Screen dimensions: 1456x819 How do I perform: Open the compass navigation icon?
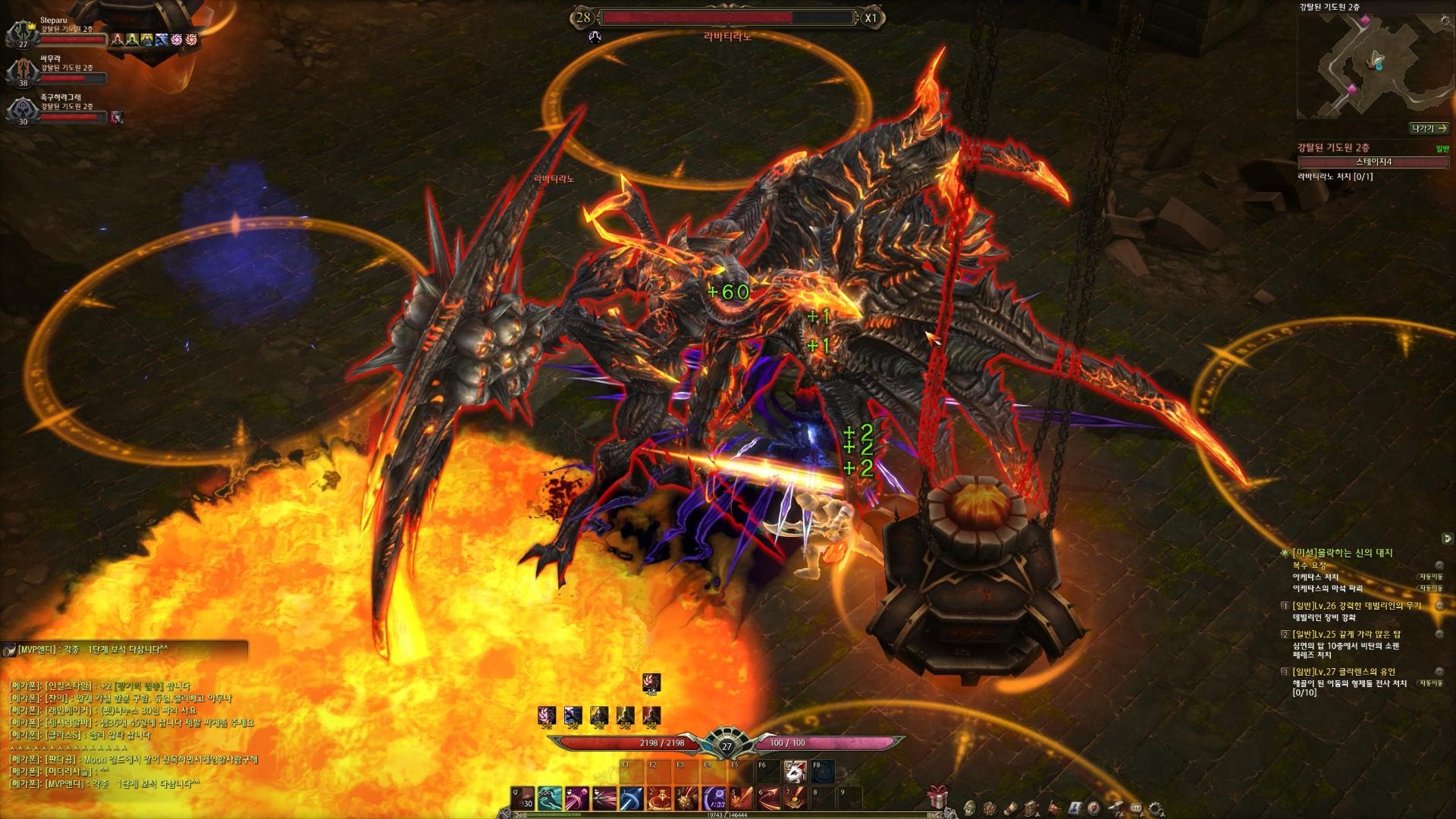pyautogui.click(x=1094, y=807)
